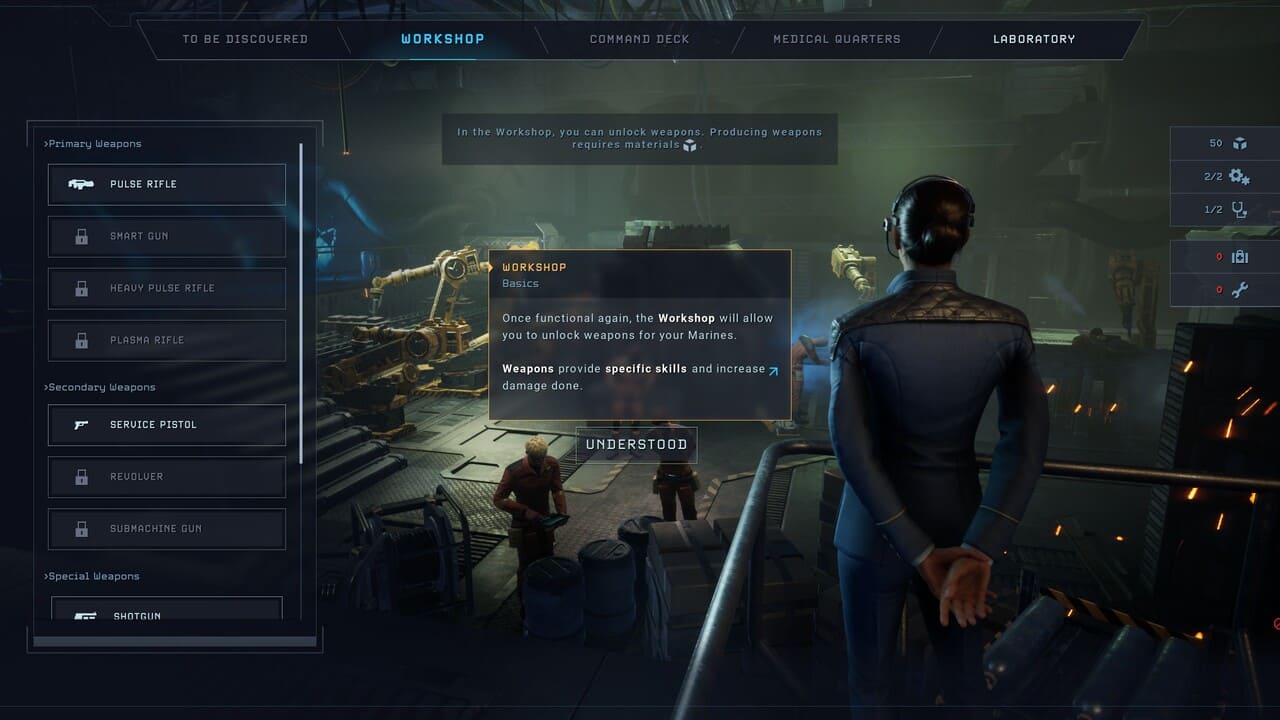Open the To Be Discovered tab
This screenshot has height=720, width=1280.
tap(245, 40)
